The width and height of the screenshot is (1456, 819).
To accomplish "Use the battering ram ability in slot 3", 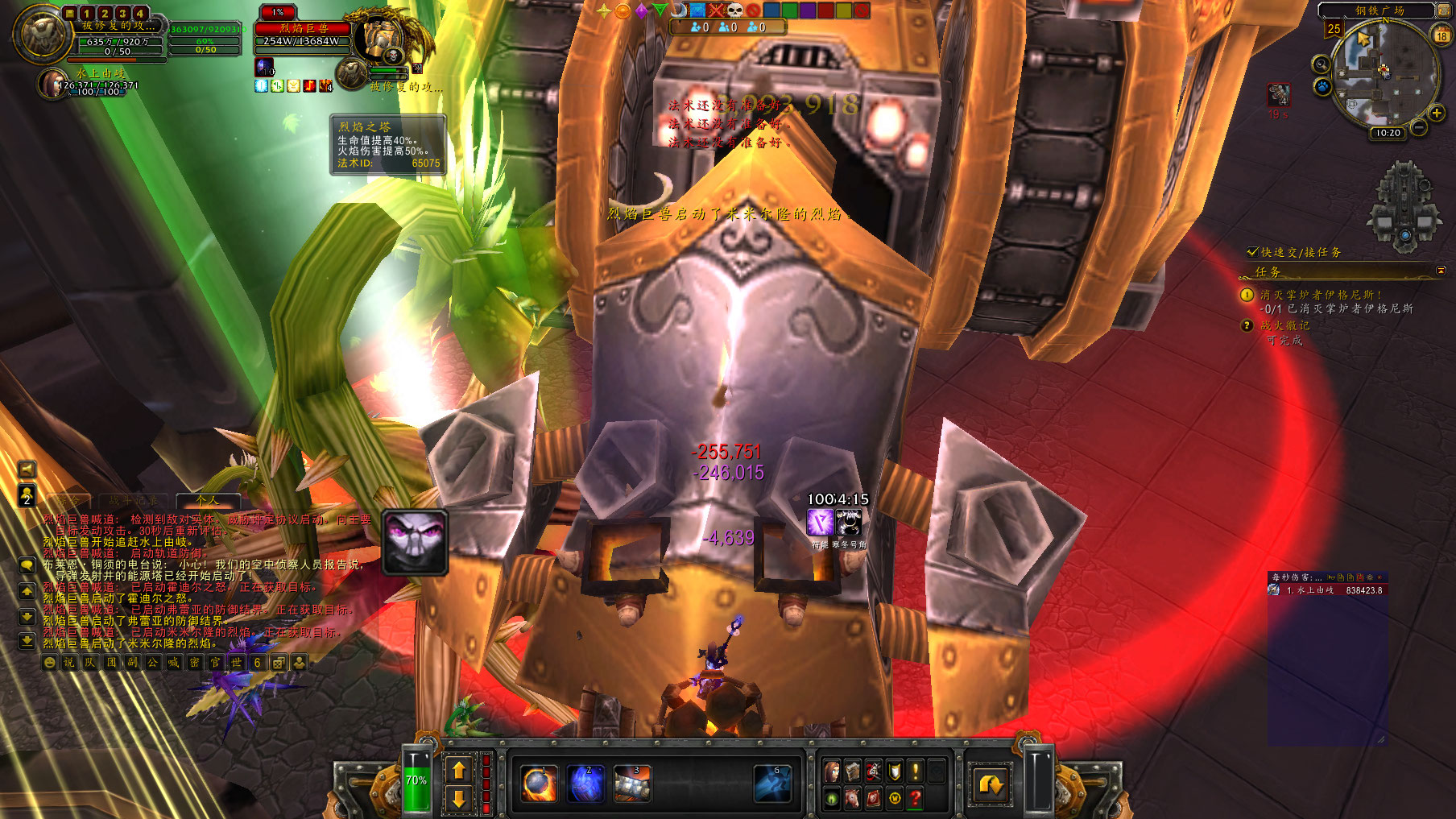I will tap(632, 784).
